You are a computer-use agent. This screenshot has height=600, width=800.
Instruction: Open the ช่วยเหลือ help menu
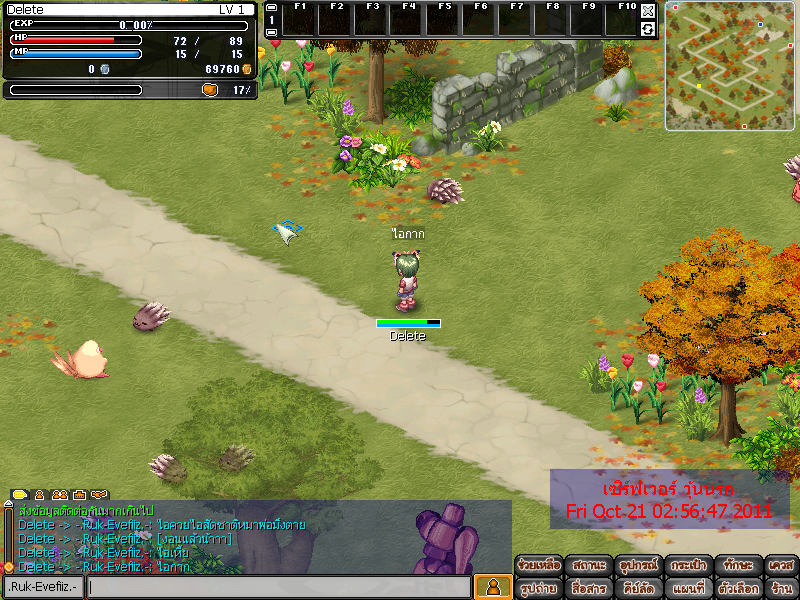538,565
